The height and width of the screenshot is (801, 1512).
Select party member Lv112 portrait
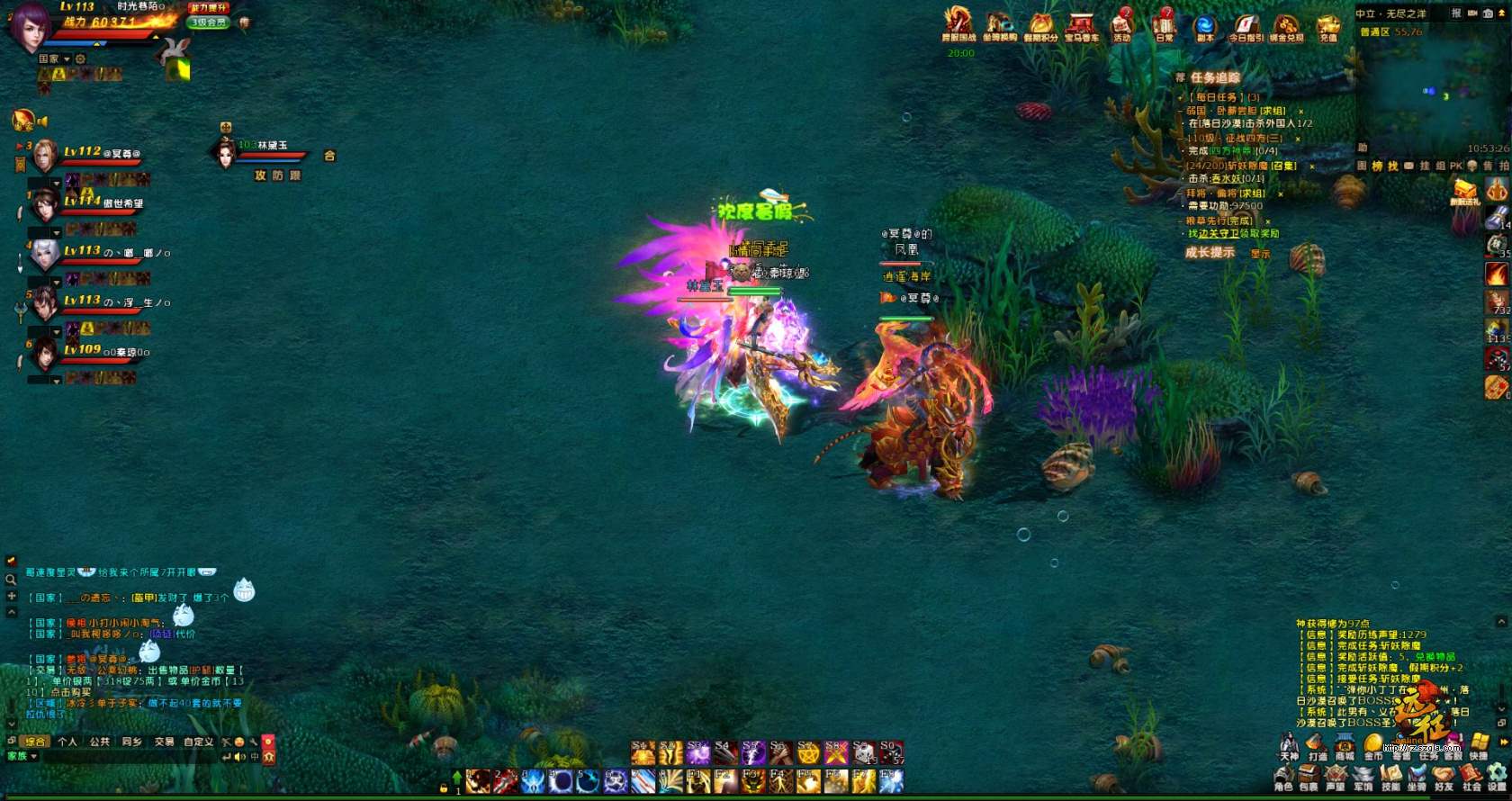[45, 156]
